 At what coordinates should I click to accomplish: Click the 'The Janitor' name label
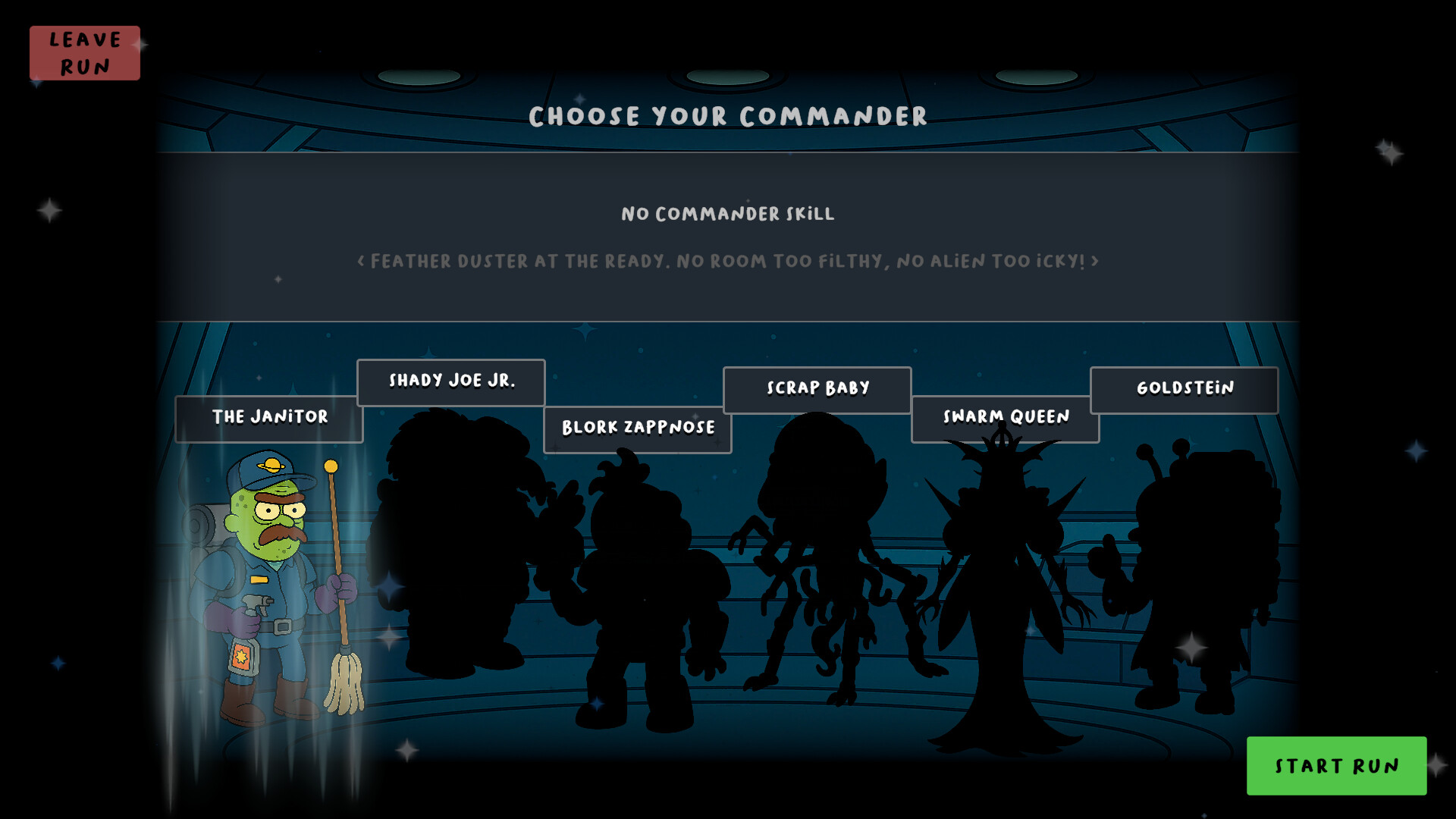(x=269, y=417)
